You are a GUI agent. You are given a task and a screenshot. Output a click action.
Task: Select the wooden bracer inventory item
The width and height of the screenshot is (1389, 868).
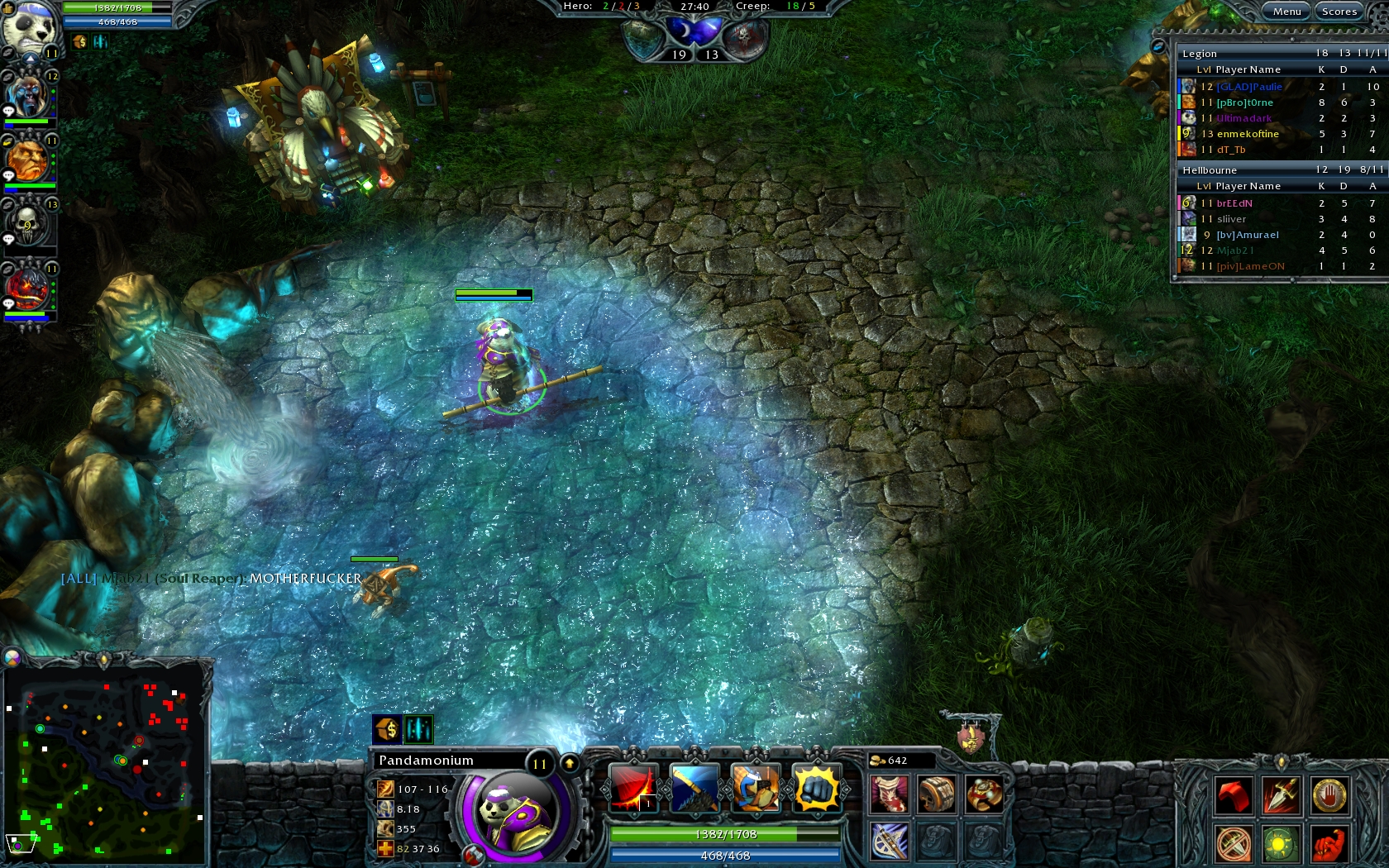(x=937, y=794)
